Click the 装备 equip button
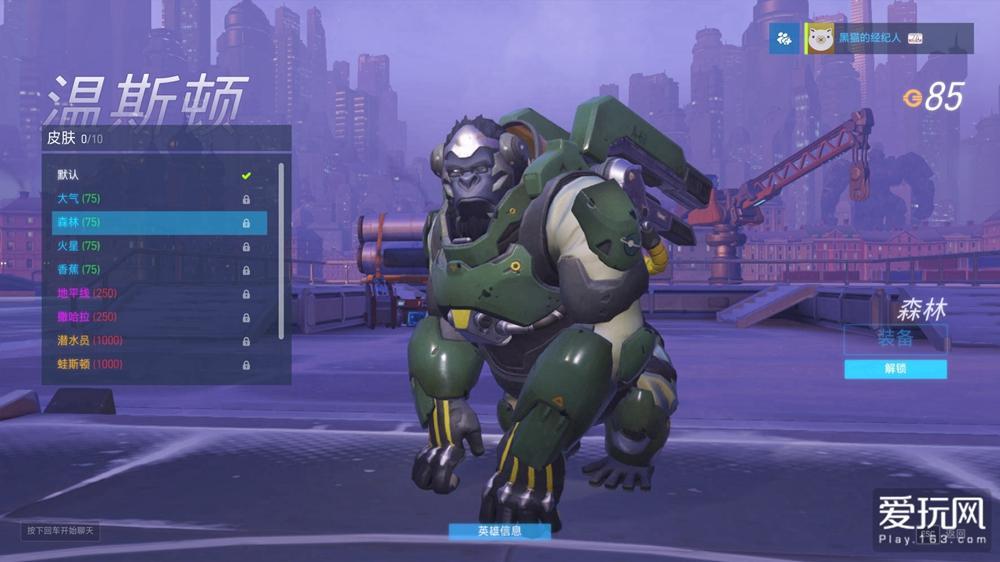The image size is (1000, 562). (895, 338)
